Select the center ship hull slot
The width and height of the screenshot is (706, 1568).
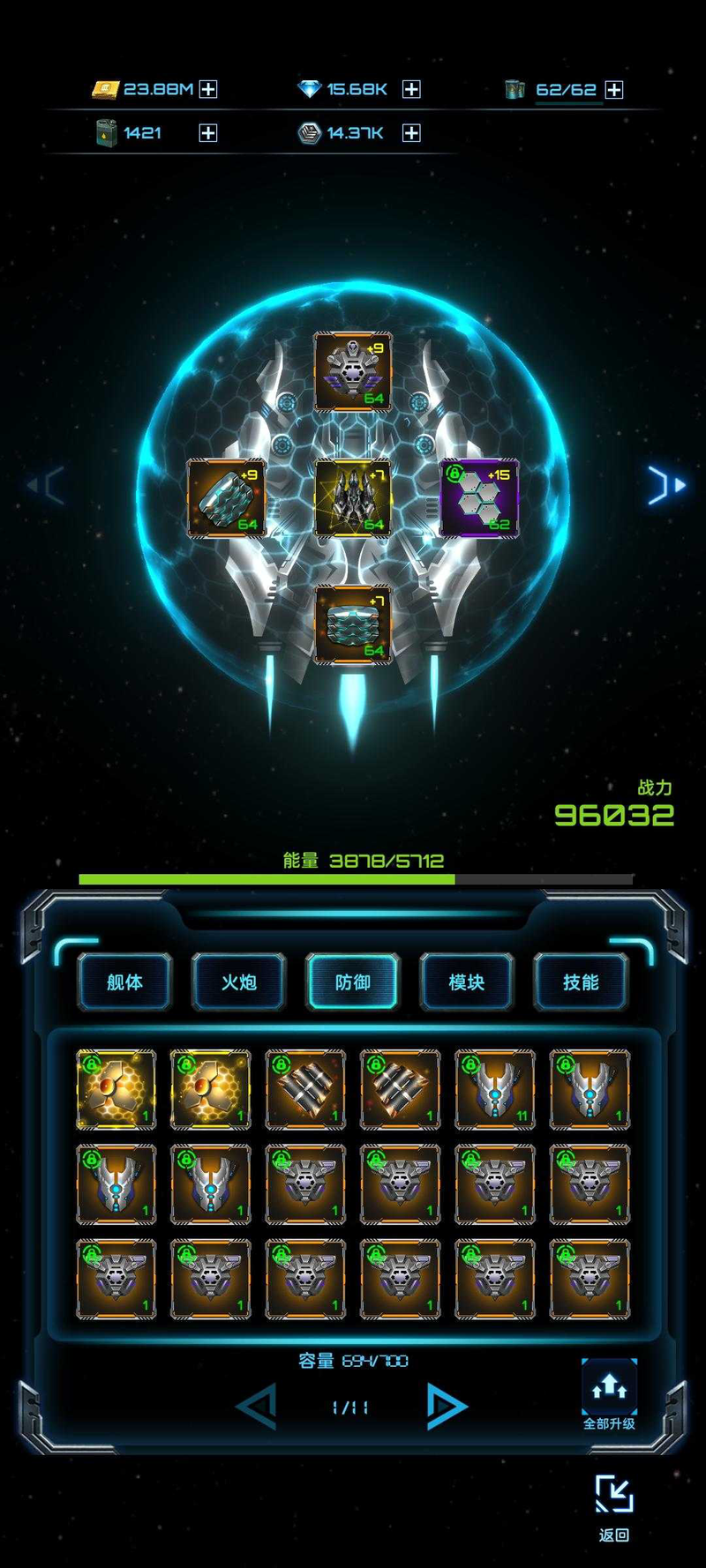tap(353, 498)
